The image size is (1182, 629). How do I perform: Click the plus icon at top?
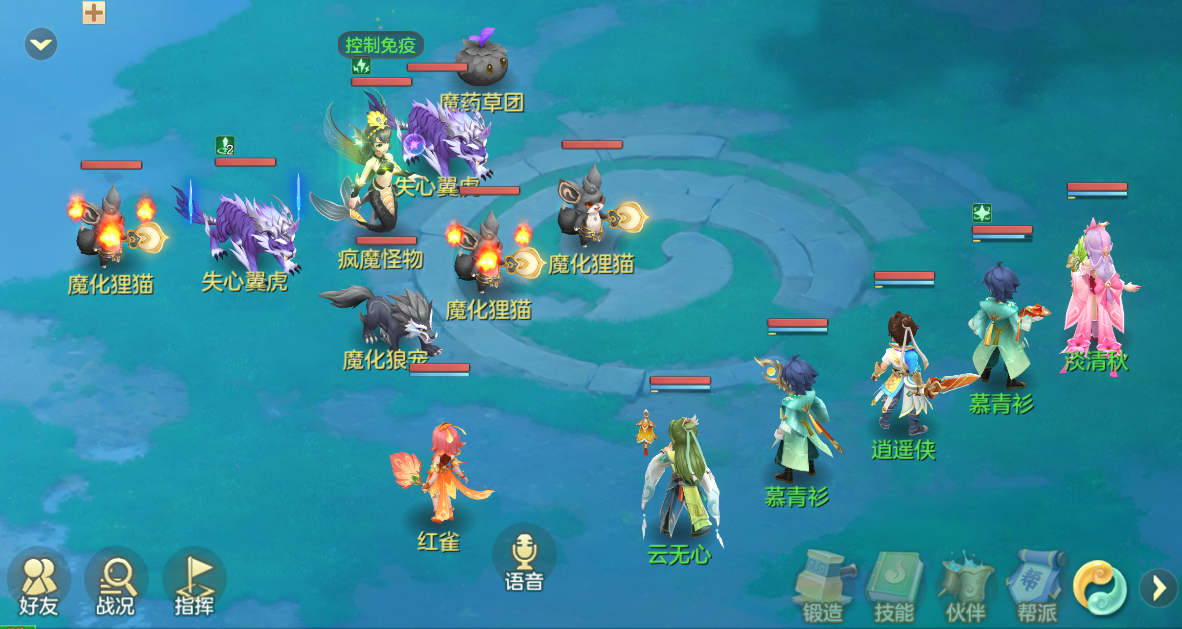point(94,12)
